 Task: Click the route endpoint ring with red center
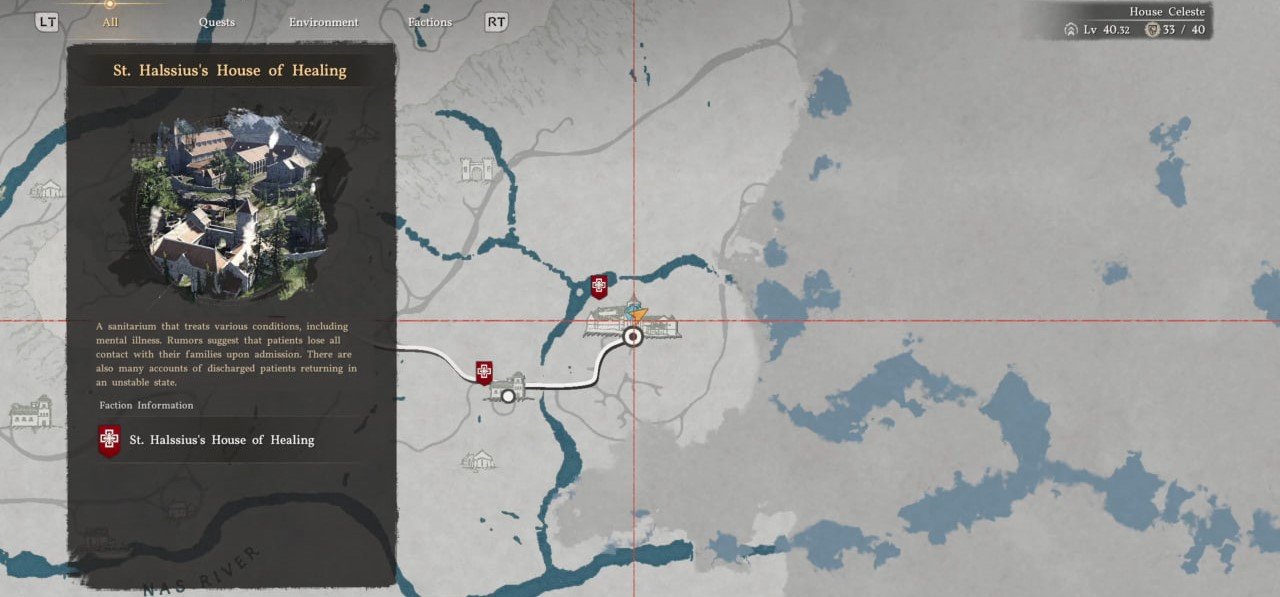click(632, 337)
